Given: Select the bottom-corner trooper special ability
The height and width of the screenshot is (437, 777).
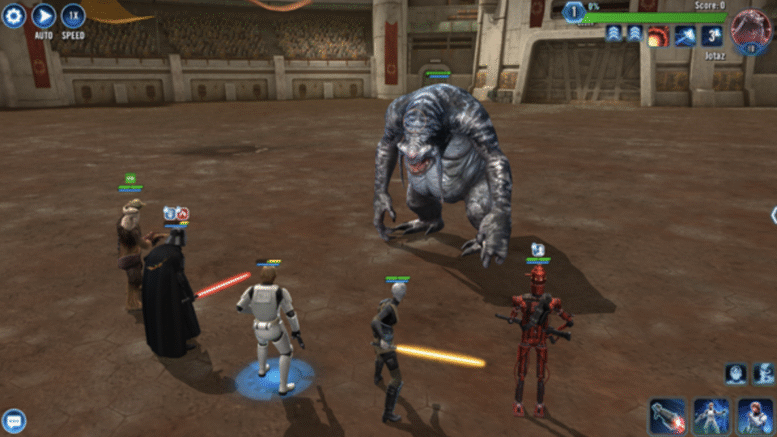Looking at the screenshot, I should click(755, 415).
